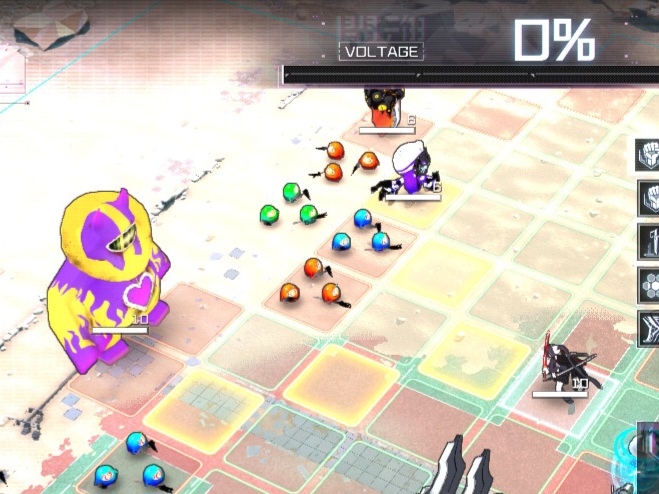Activate the hexagon cluster skill icon
Screen dimensions: 659x494
pyautogui.click(x=648, y=285)
